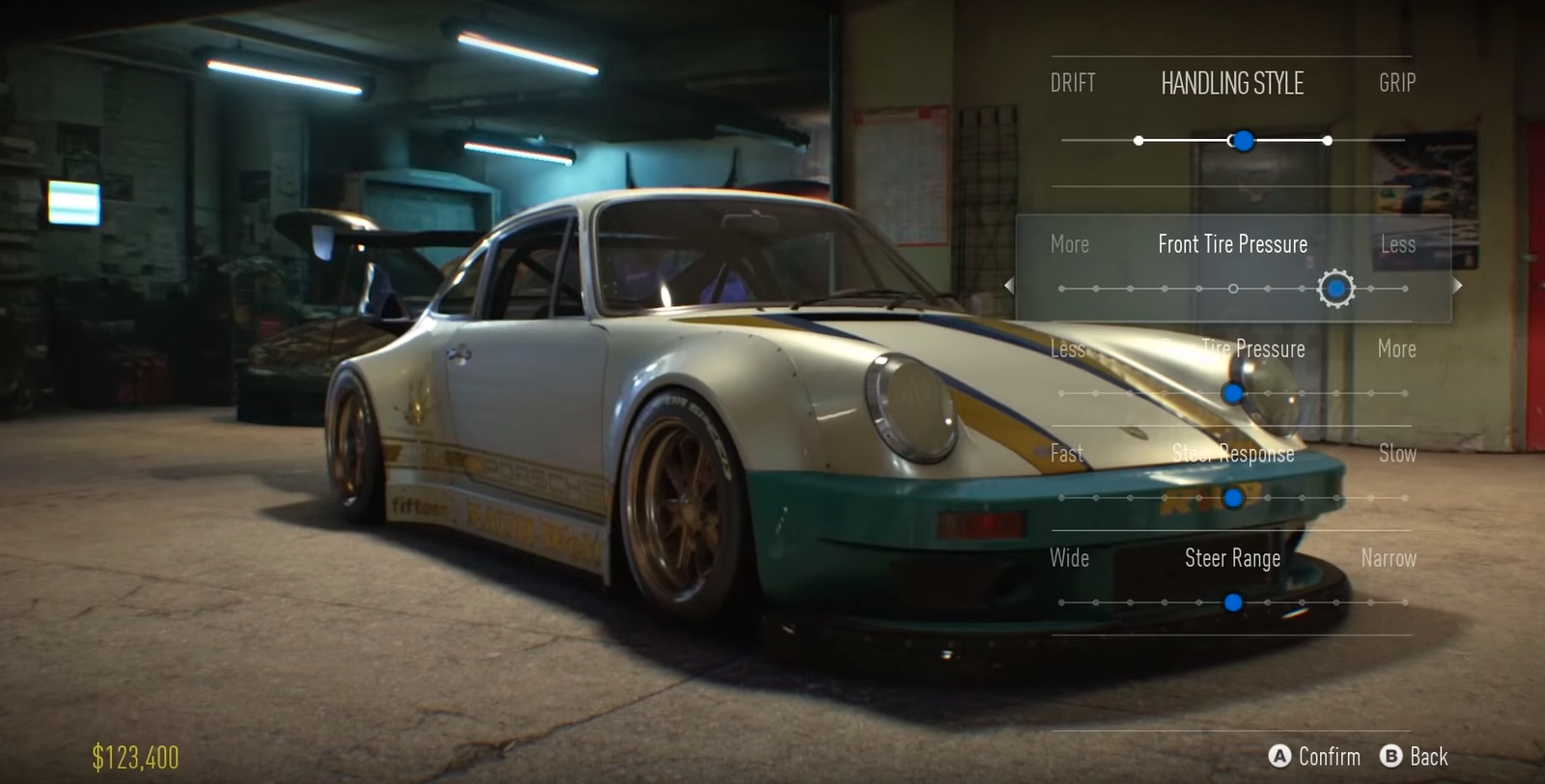Click Less on the Front Tire Pressure setting

tap(1397, 244)
